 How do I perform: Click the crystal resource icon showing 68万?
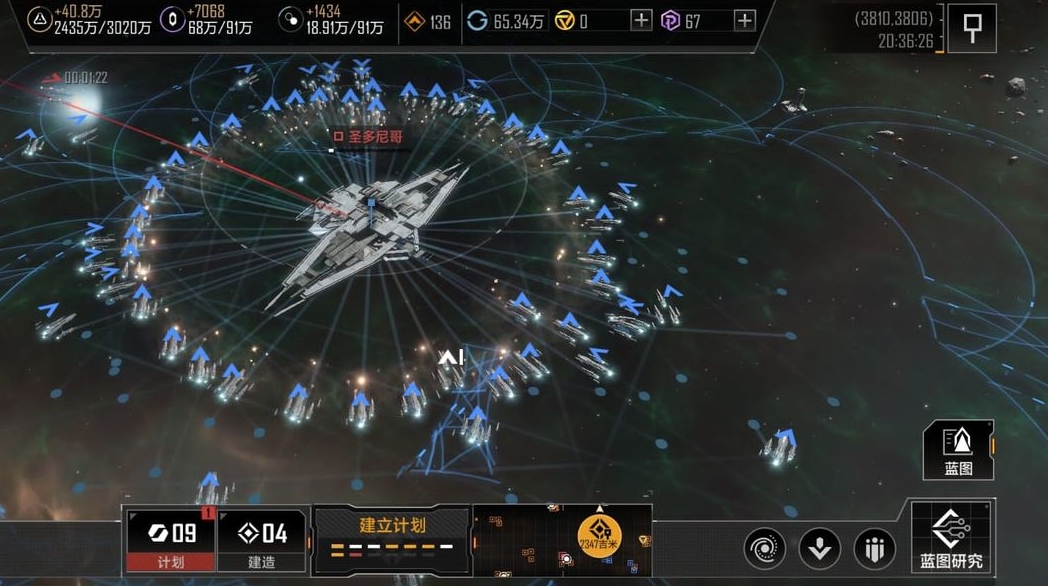pos(173,20)
